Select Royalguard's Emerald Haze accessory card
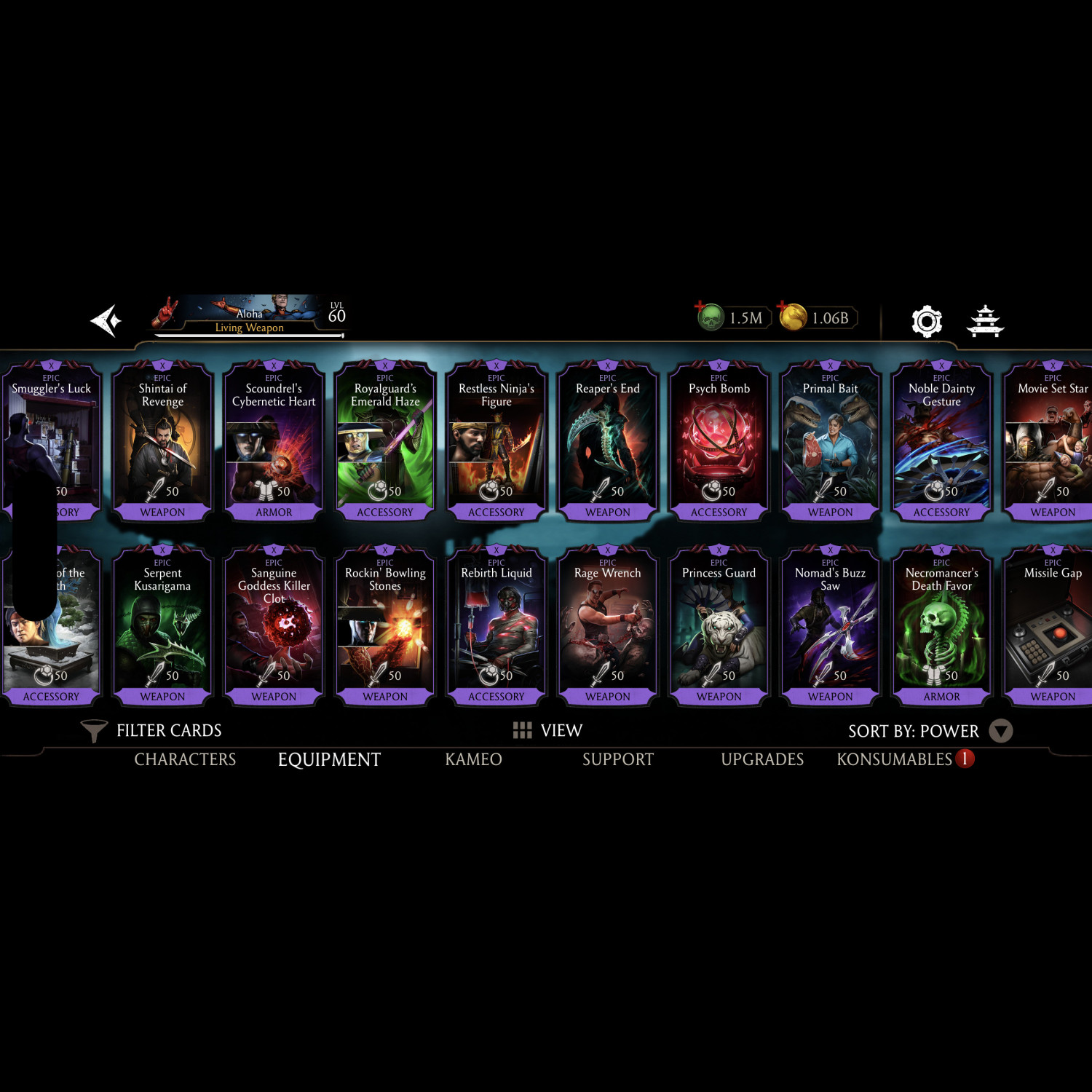This screenshot has height=1092, width=1092. tap(385, 440)
